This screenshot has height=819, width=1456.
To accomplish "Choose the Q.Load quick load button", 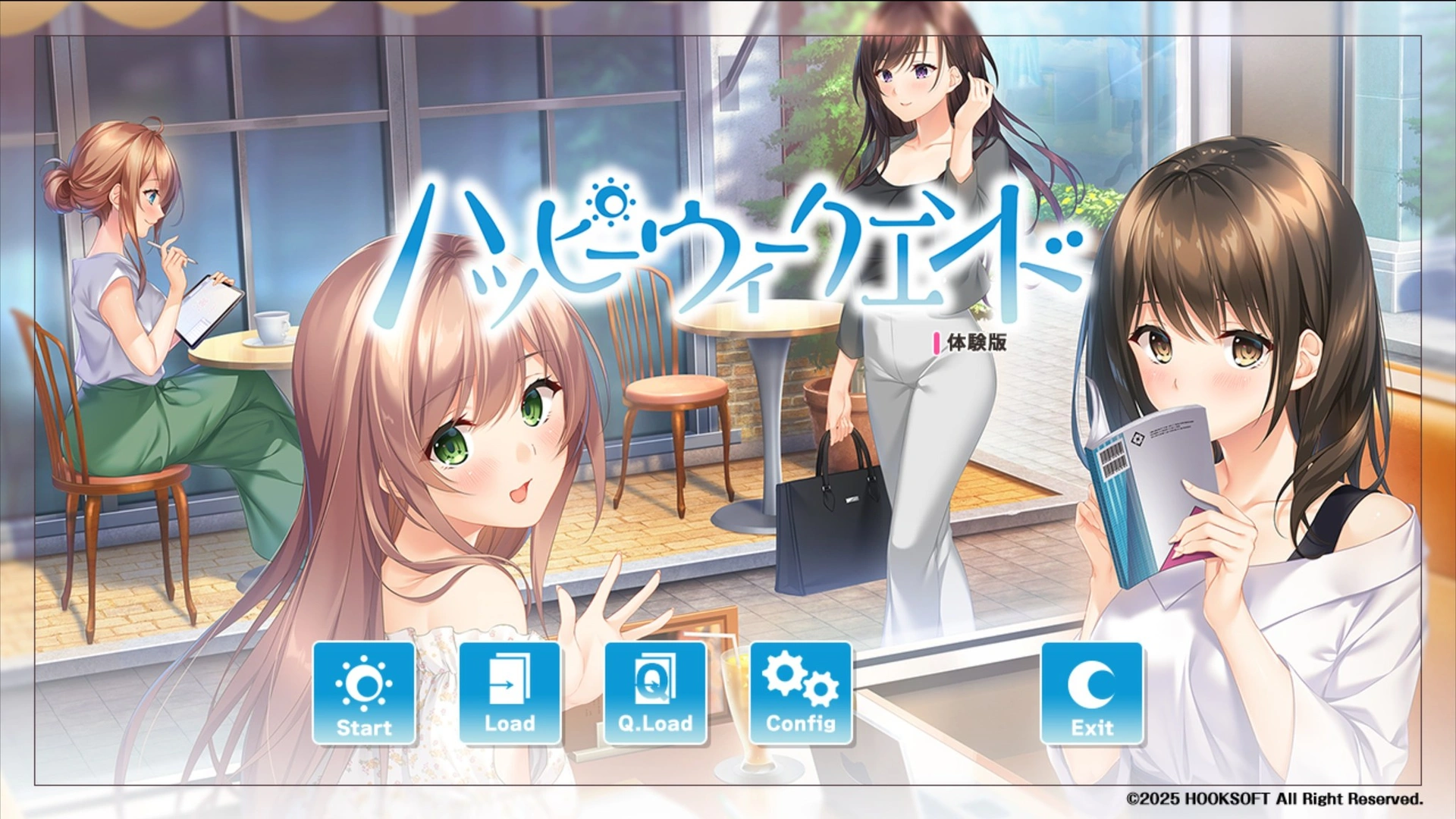I will pyautogui.click(x=655, y=694).
